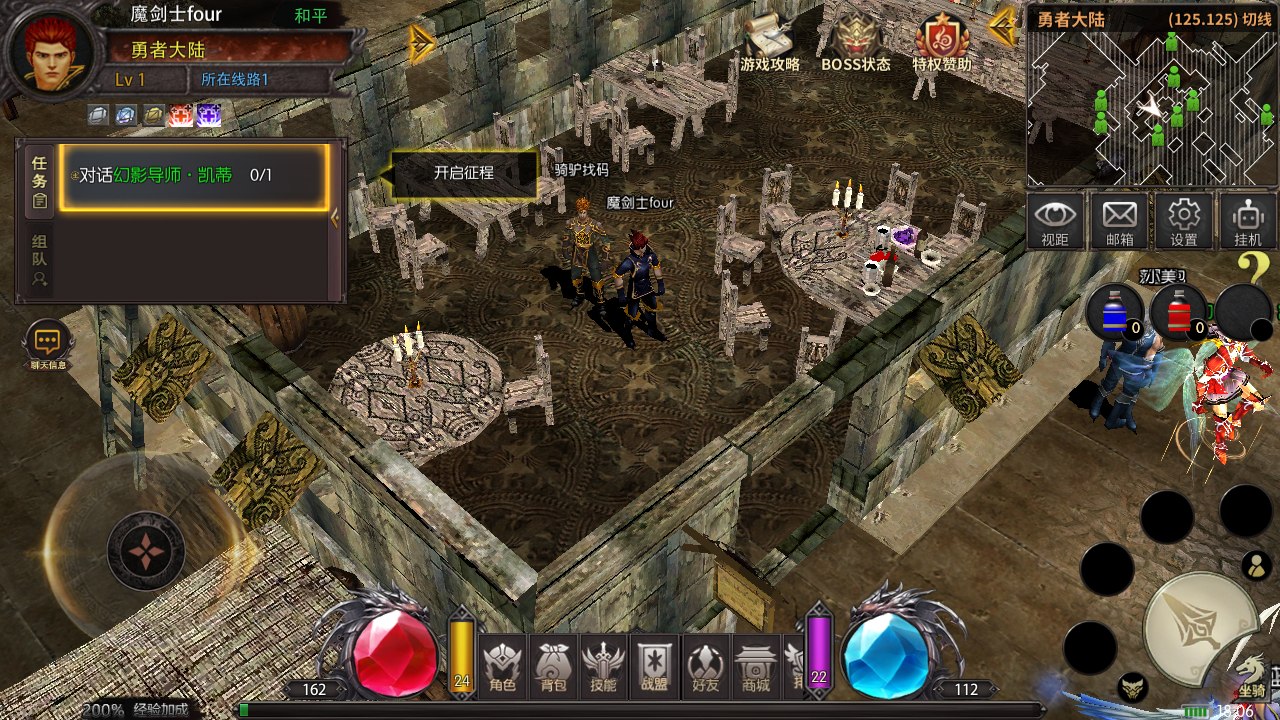
Task: Open 特权赞助 privilege sponsorship
Action: tap(941, 43)
